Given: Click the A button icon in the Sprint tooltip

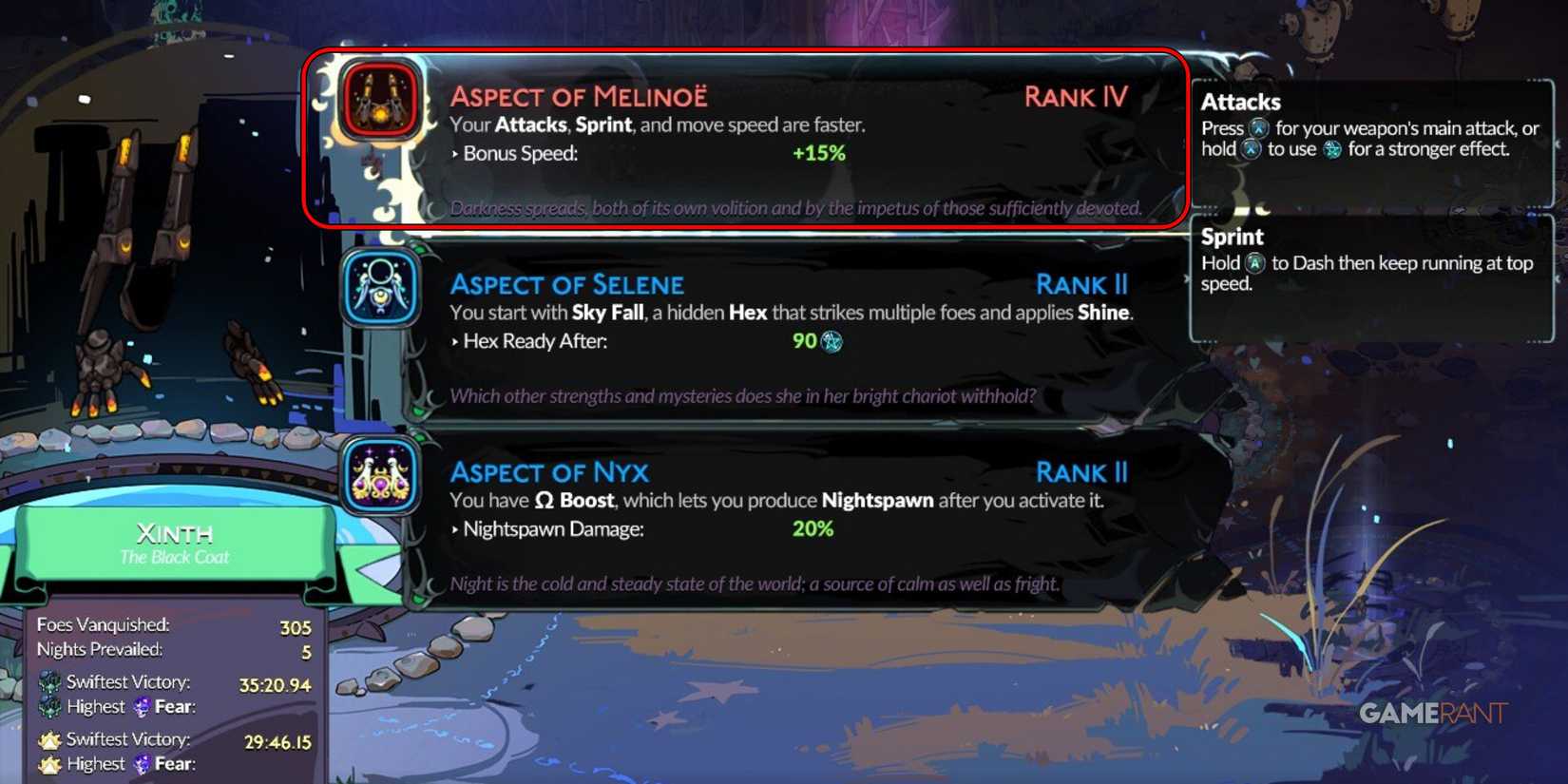Looking at the screenshot, I should point(1252,264).
